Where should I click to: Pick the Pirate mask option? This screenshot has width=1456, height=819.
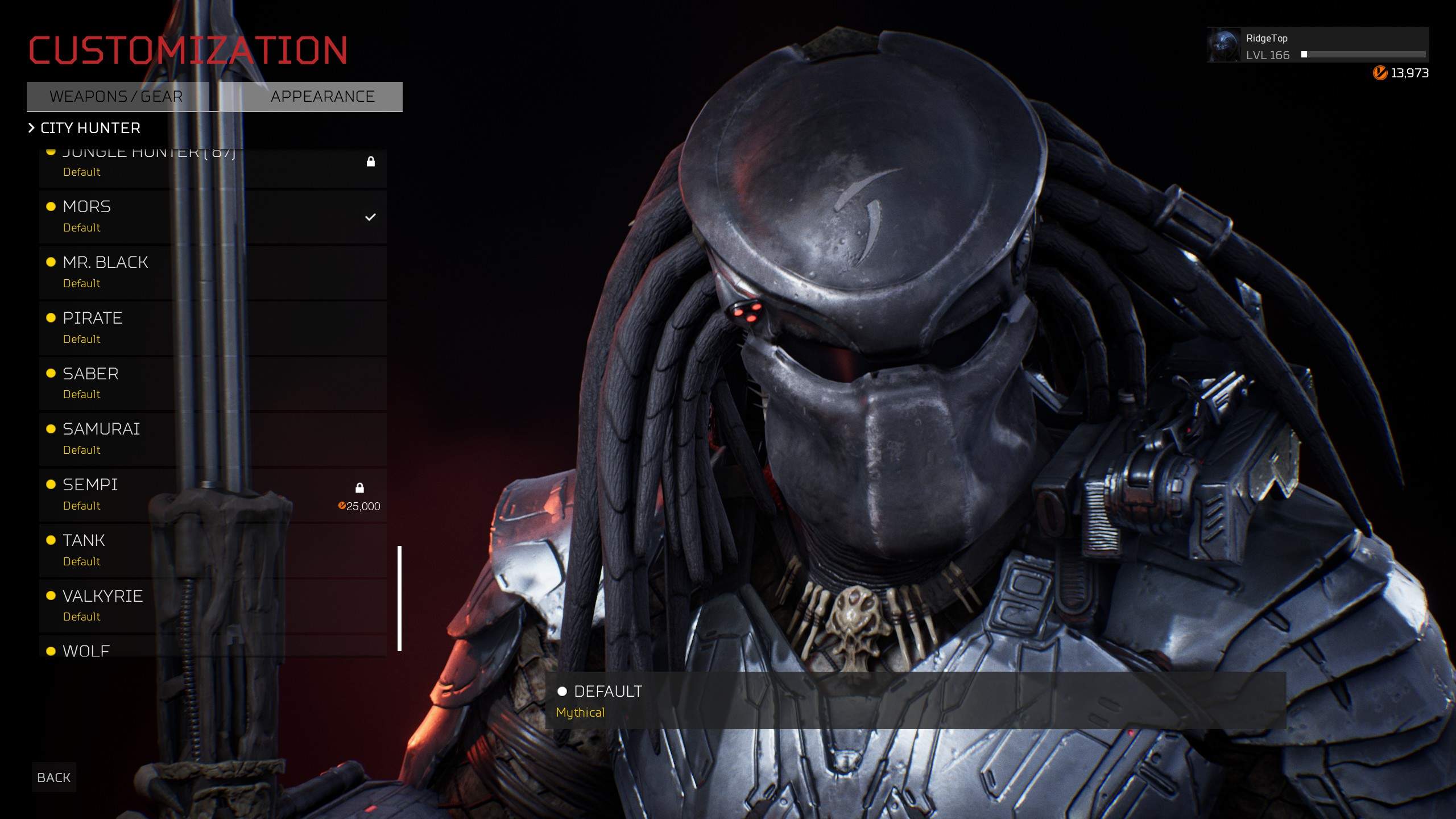[213, 328]
